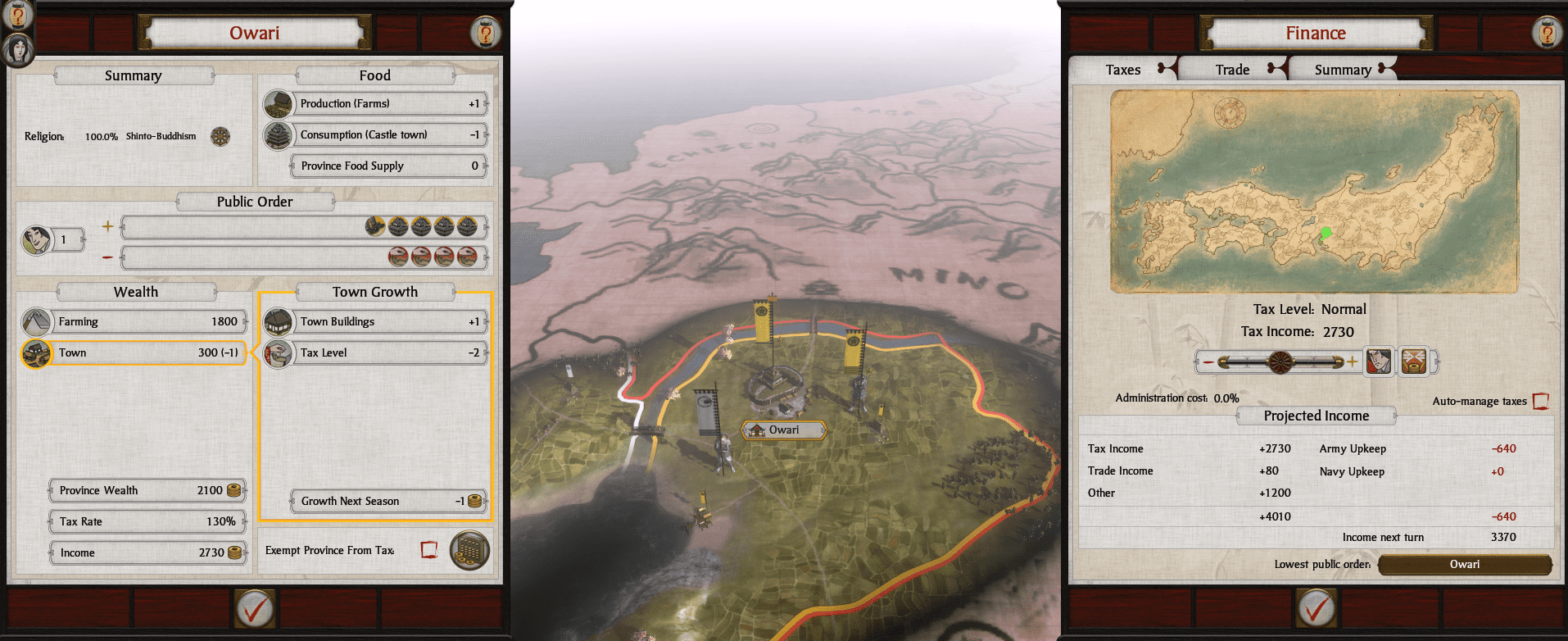Confirm and close the Owari panel
The height and width of the screenshot is (641, 1568).
pyautogui.click(x=255, y=608)
